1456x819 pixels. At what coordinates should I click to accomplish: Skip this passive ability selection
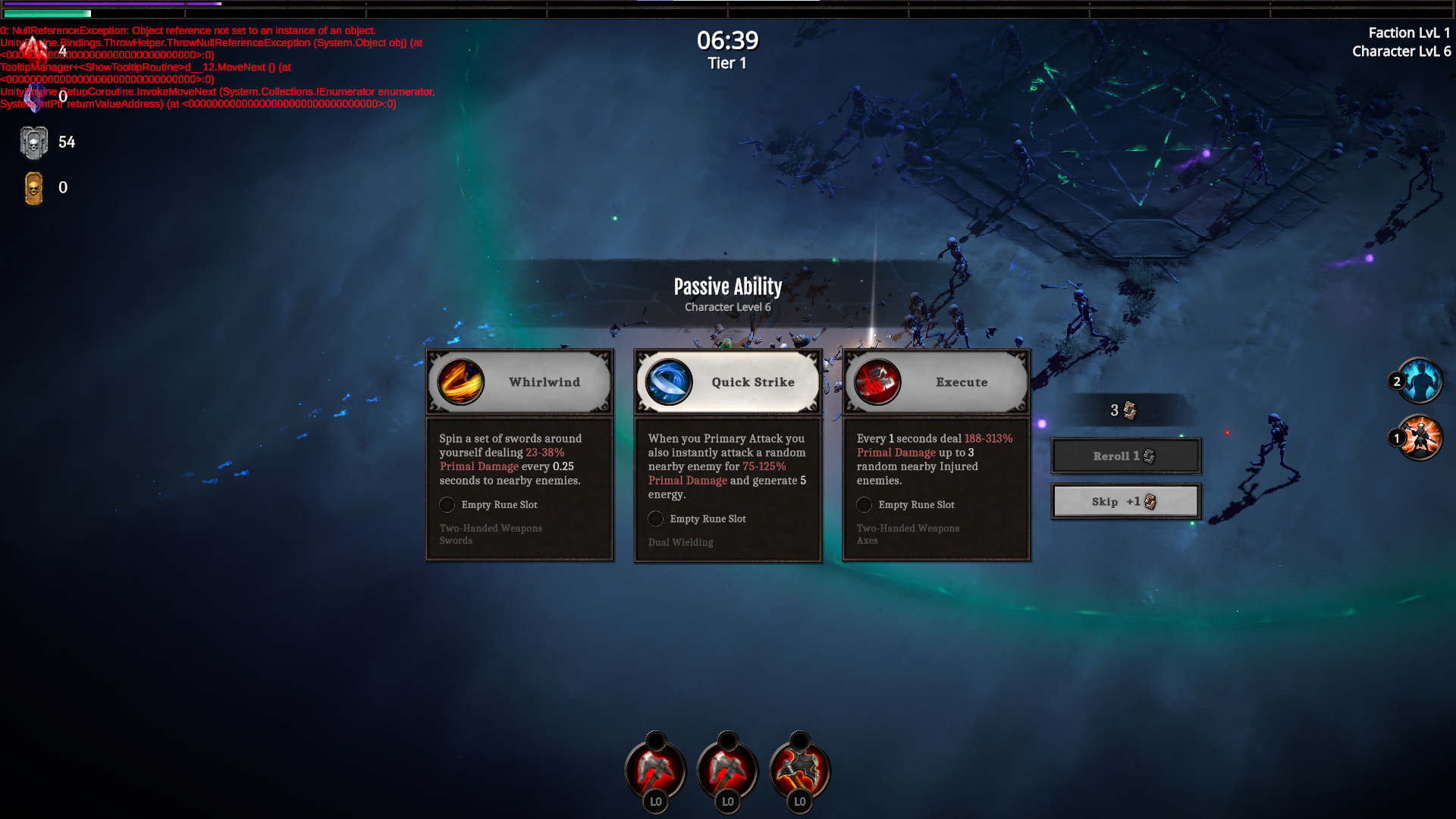coord(1125,501)
